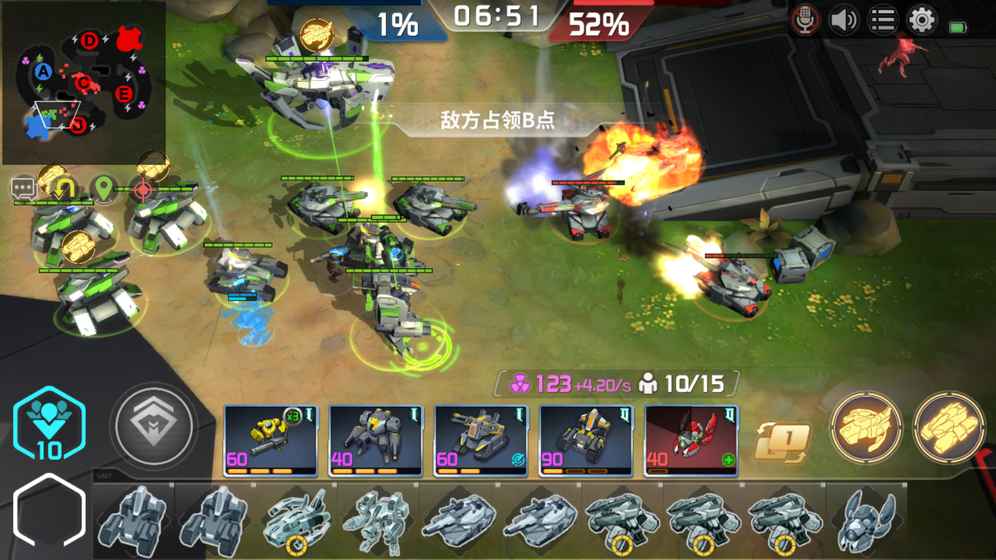Select the red-background unit card costing 40

pyautogui.click(x=691, y=440)
